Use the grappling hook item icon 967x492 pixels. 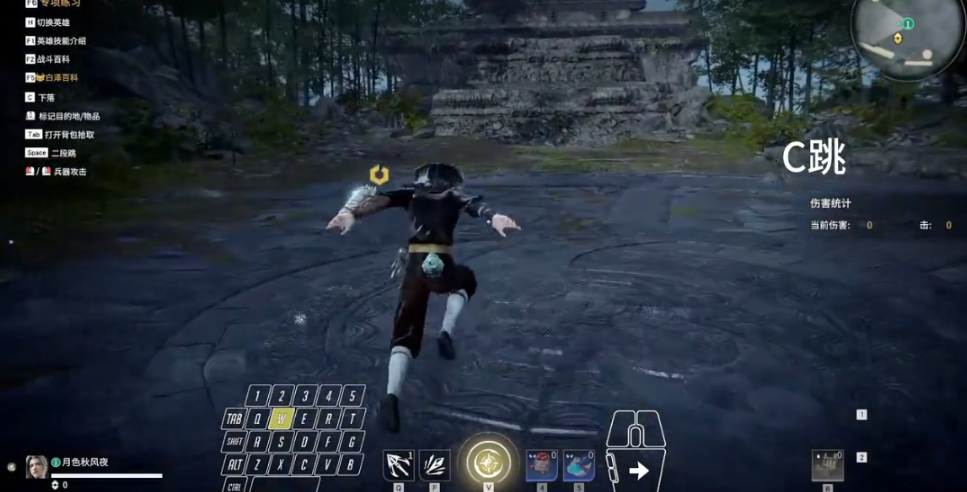point(399,465)
